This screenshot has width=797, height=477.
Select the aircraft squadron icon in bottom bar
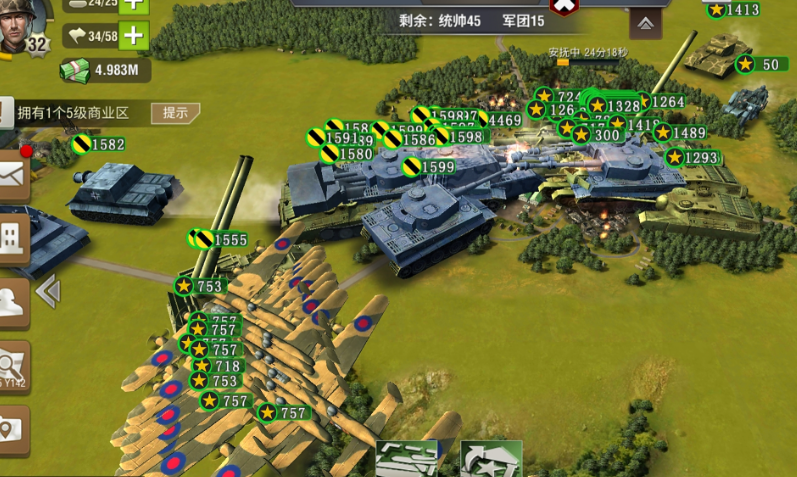407,459
